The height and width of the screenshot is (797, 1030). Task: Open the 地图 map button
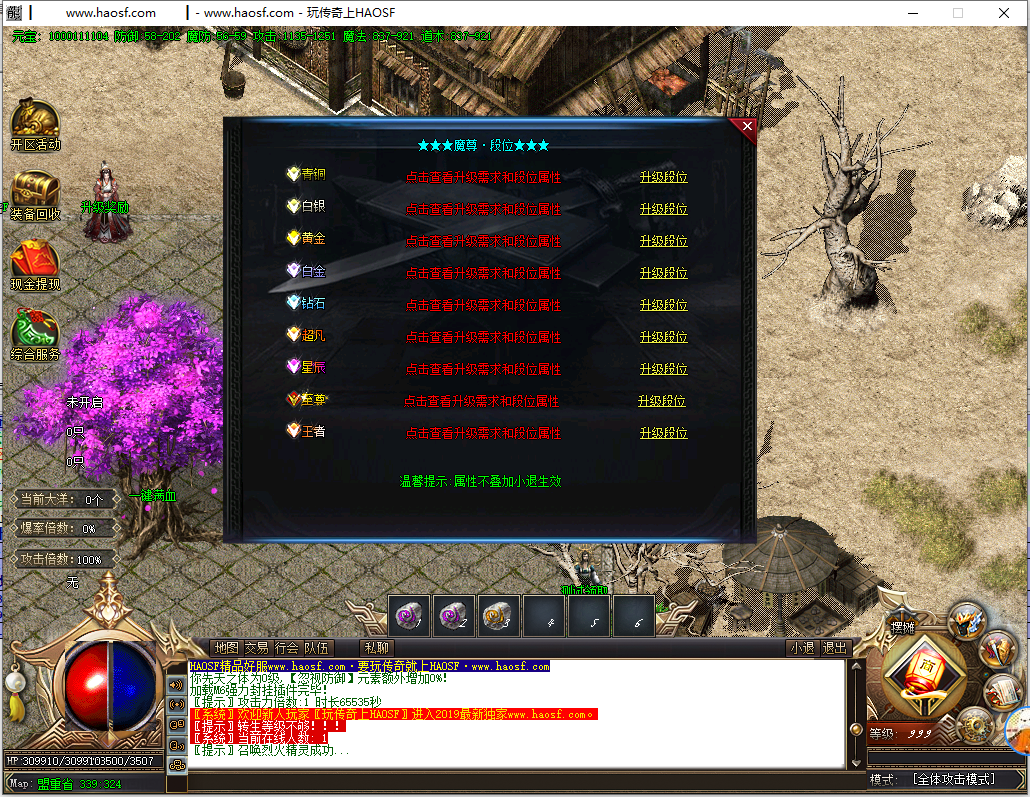227,648
